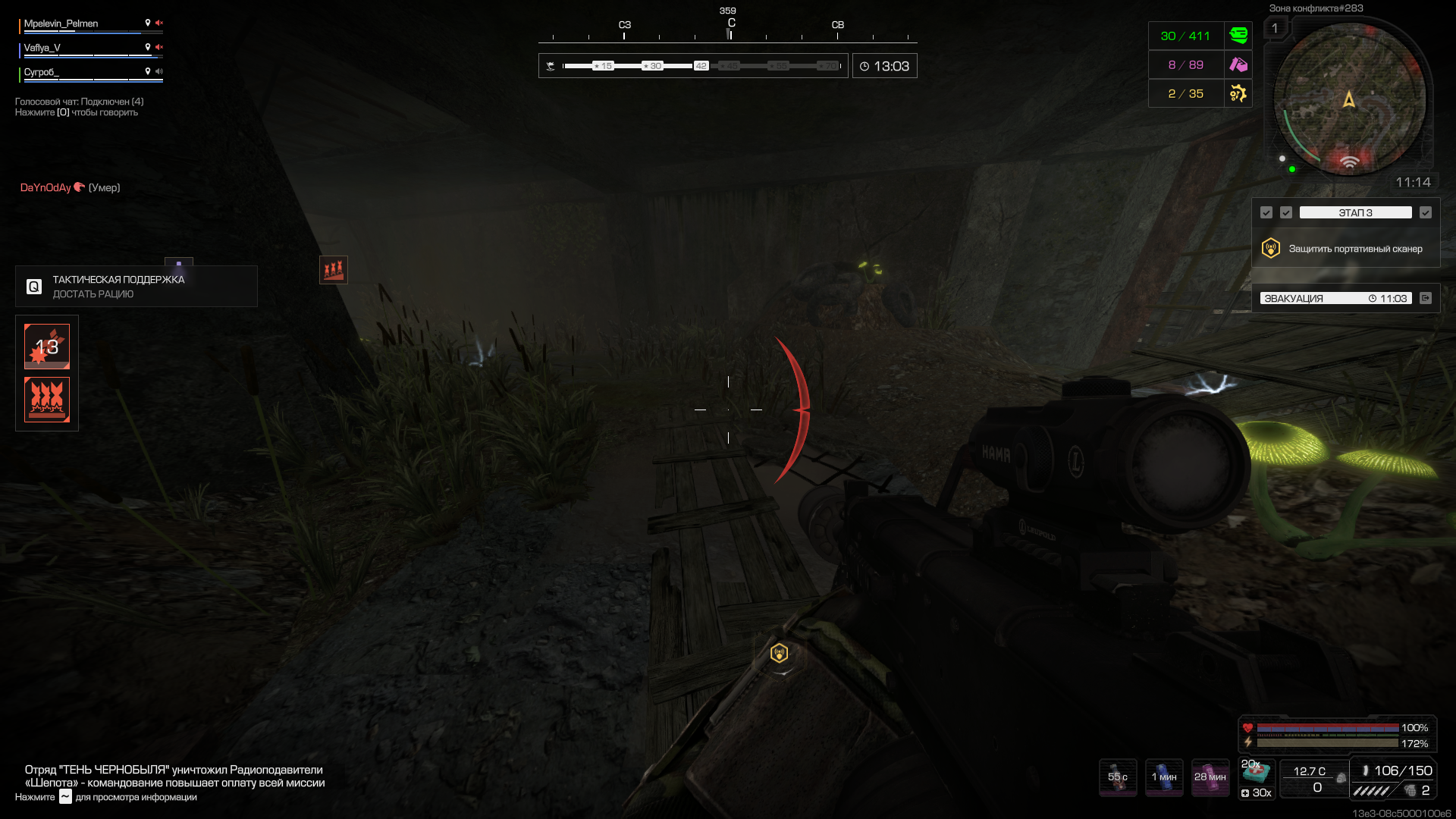Click the pink supplies resource icon
1456x819 pixels.
pos(1238,65)
